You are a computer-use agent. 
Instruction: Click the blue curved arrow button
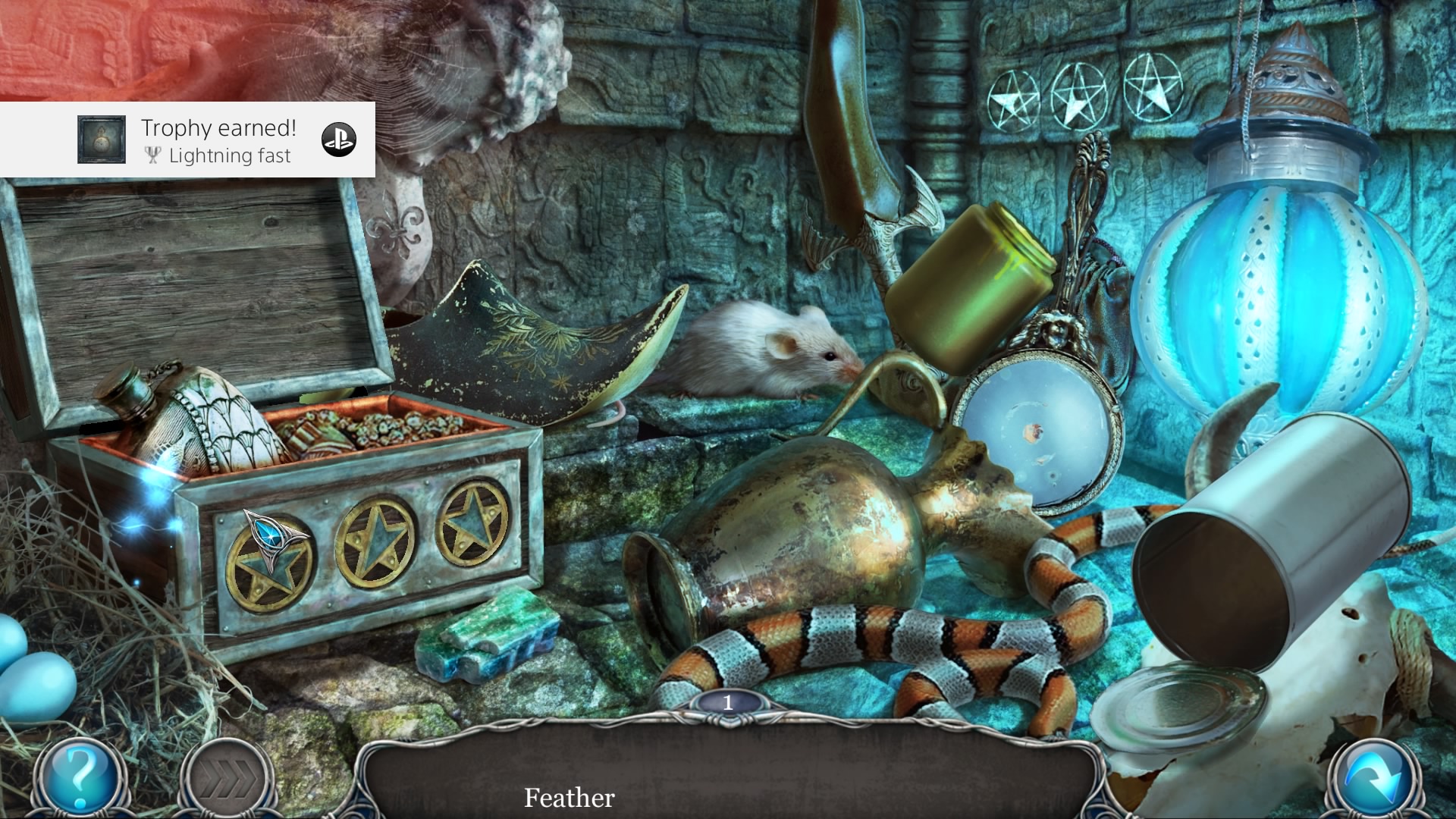(1374, 779)
